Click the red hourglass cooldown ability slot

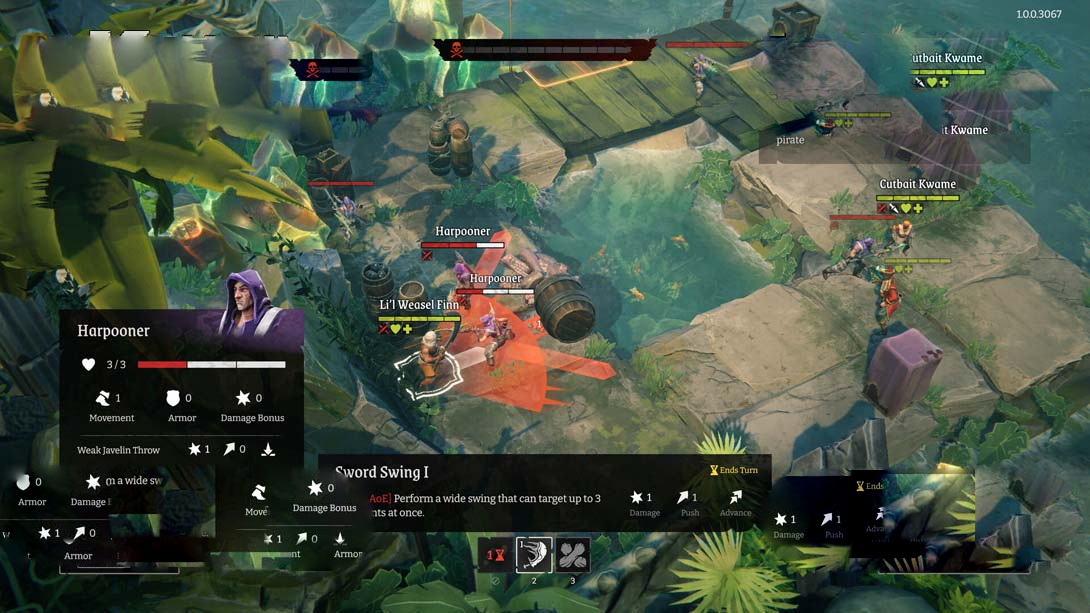495,555
